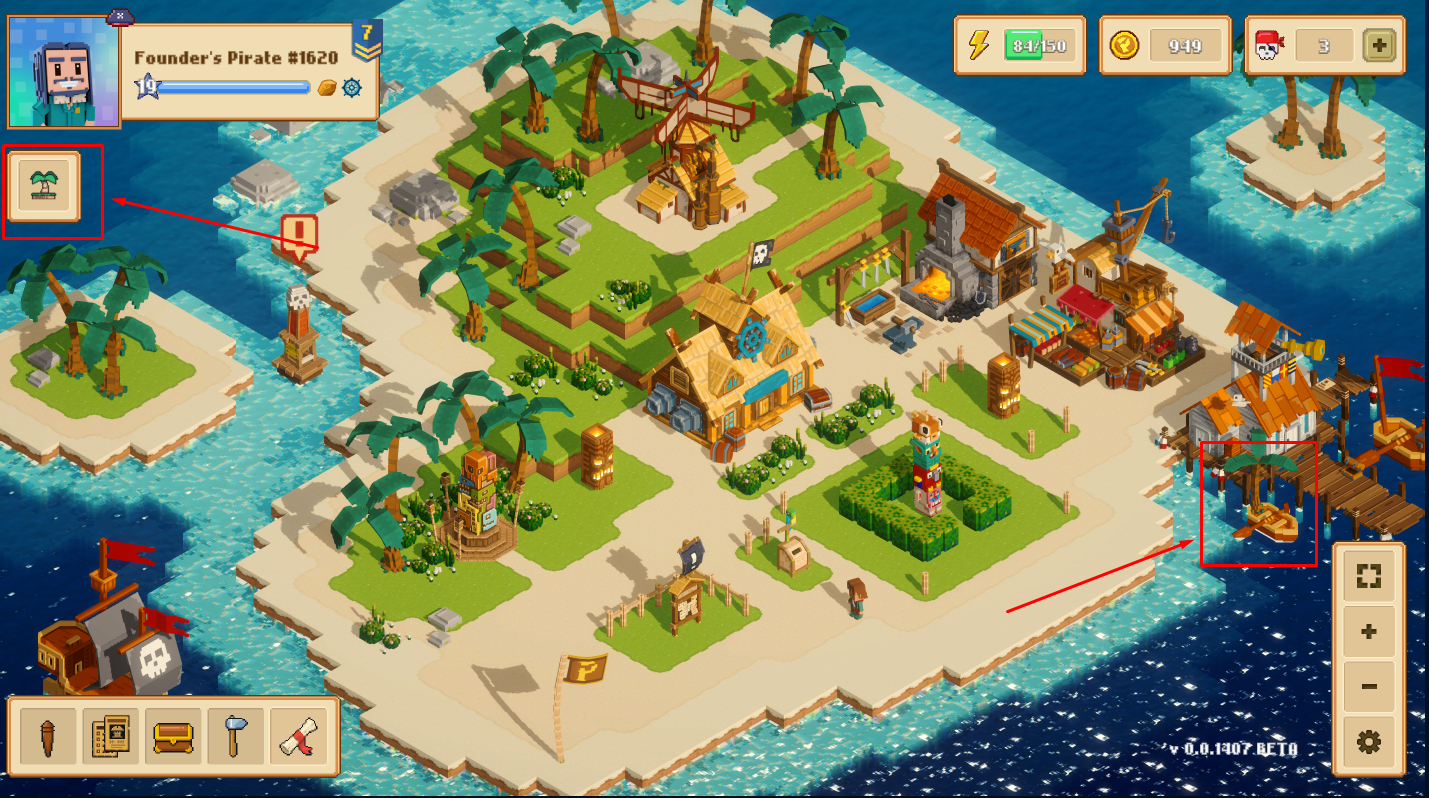Zoom in with the plus button

(x=1369, y=632)
